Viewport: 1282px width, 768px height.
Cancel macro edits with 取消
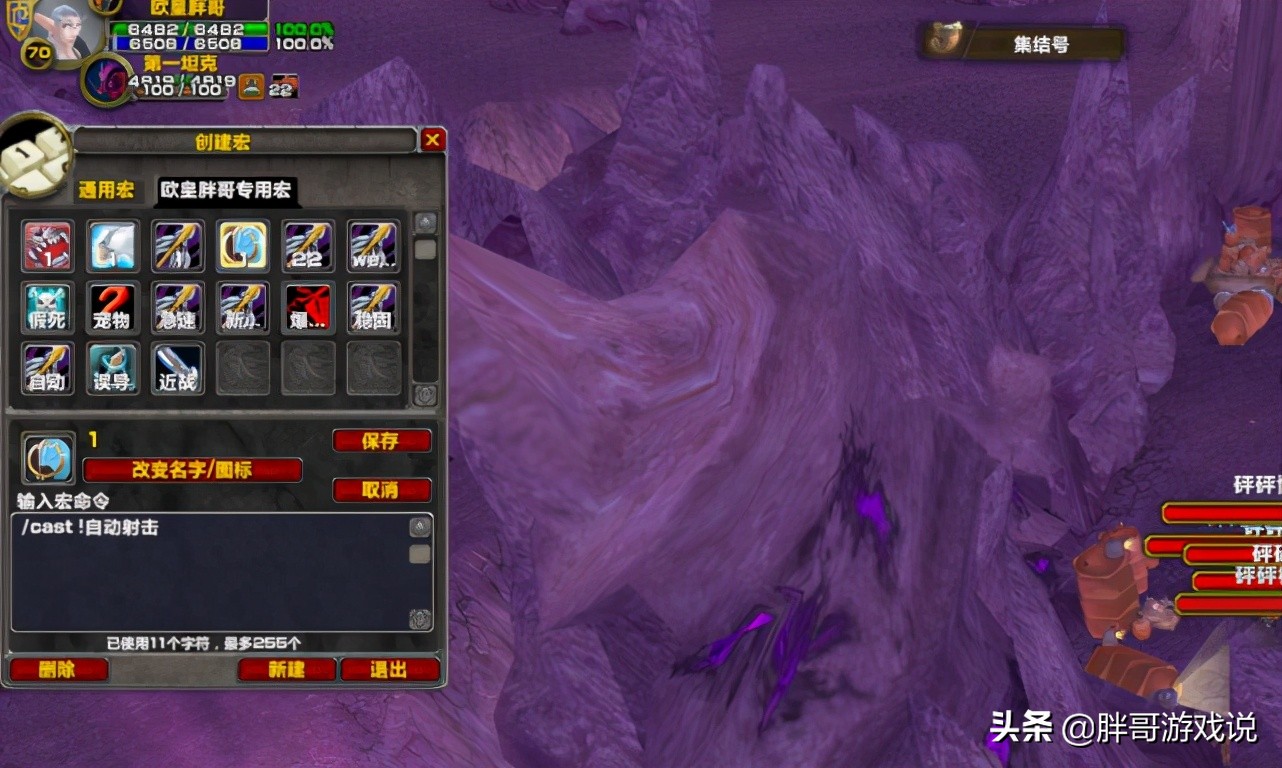381,490
